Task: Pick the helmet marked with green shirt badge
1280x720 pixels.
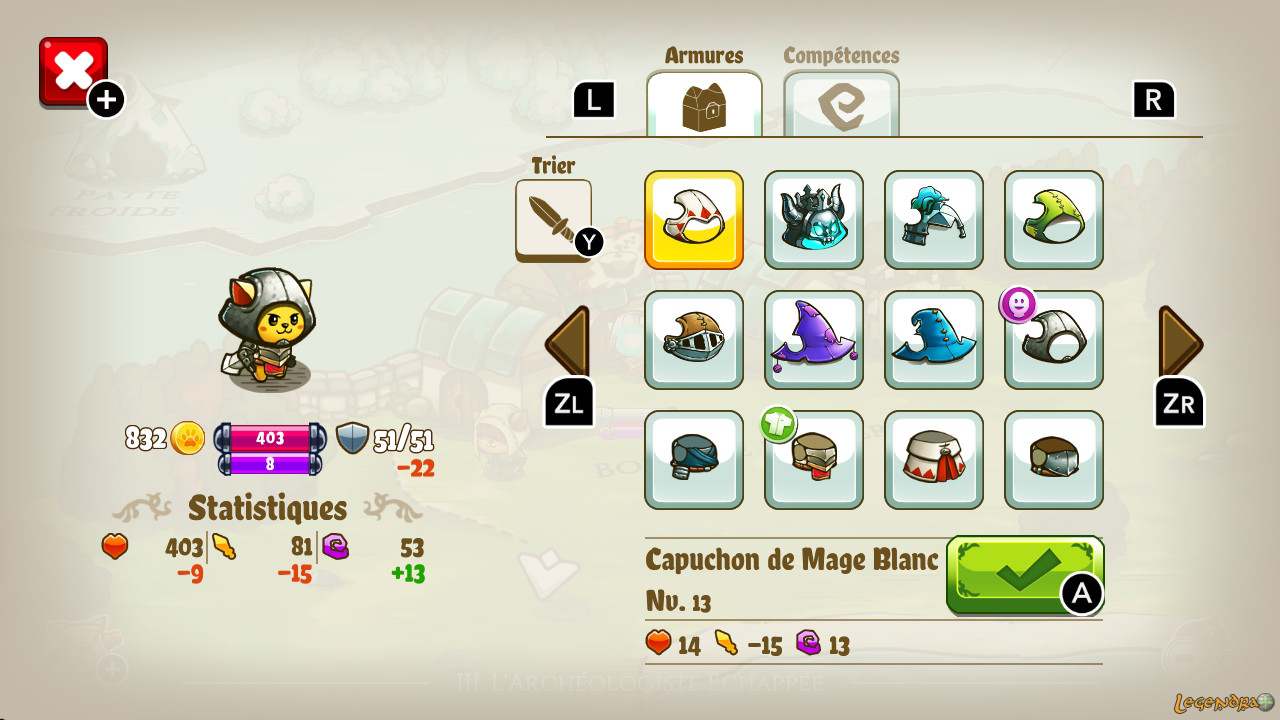Action: pos(814,460)
